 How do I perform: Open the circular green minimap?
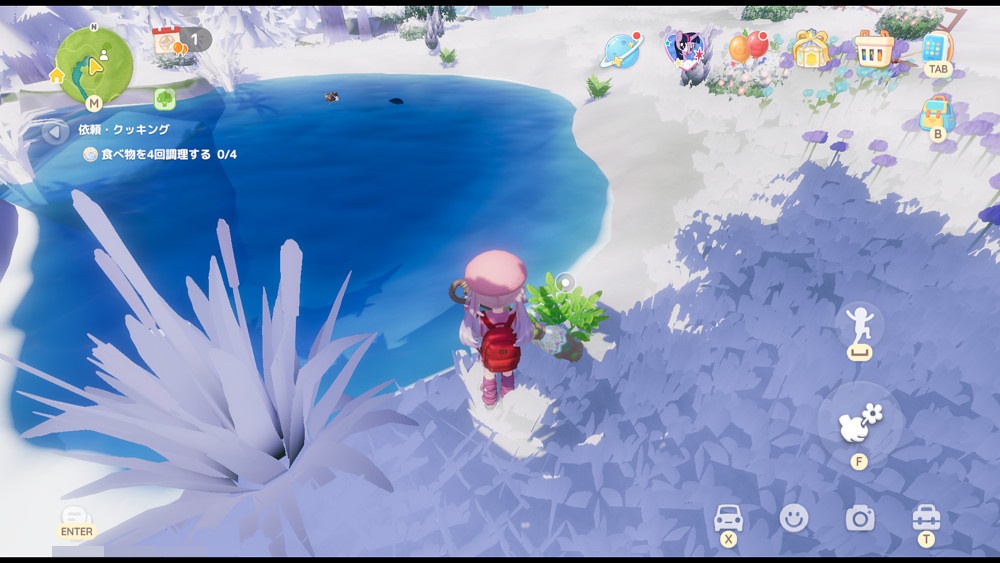tap(94, 65)
